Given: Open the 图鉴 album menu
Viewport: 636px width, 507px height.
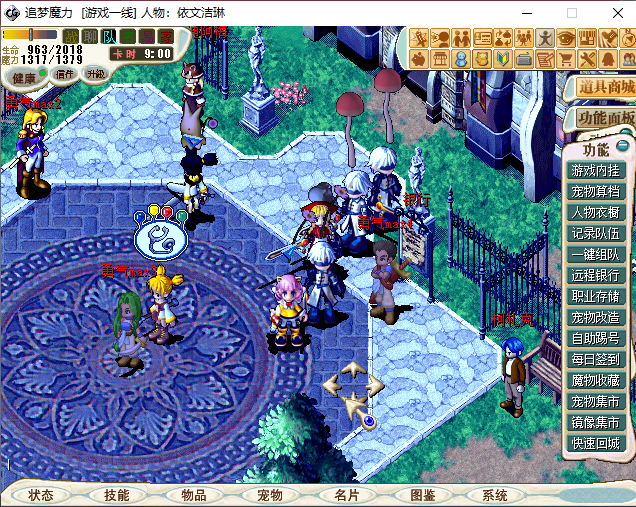Looking at the screenshot, I should 422,495.
